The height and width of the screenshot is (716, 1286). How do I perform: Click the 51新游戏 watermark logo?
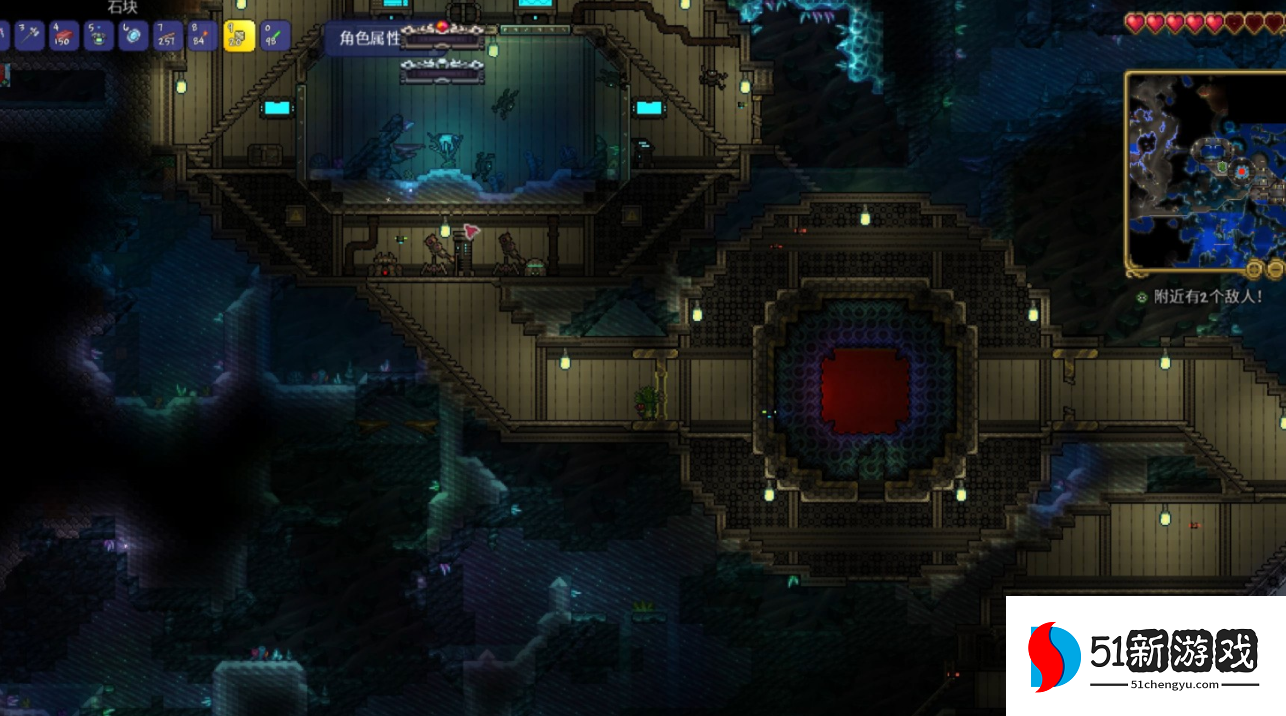click(x=1145, y=656)
